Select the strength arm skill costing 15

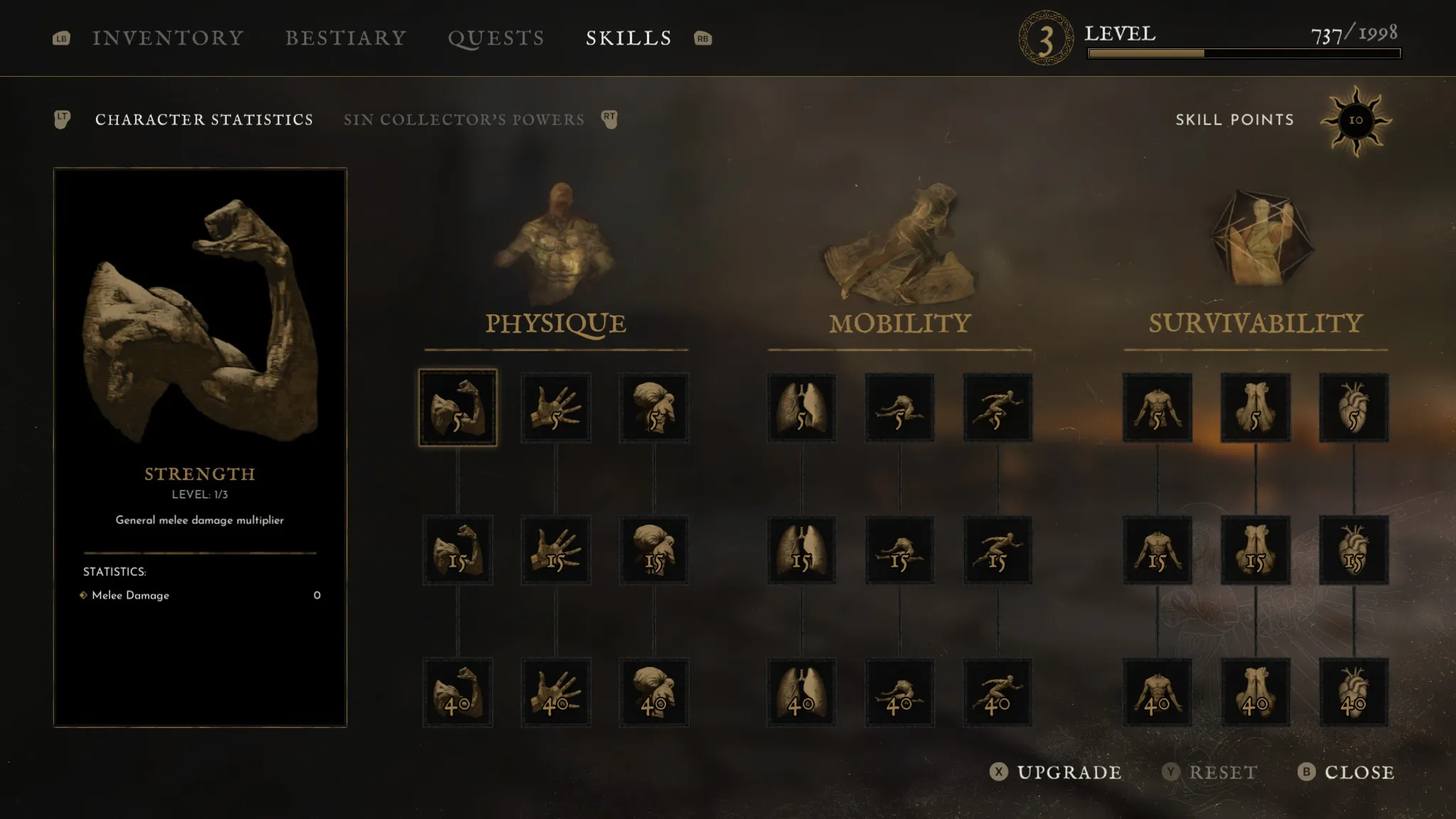[458, 550]
